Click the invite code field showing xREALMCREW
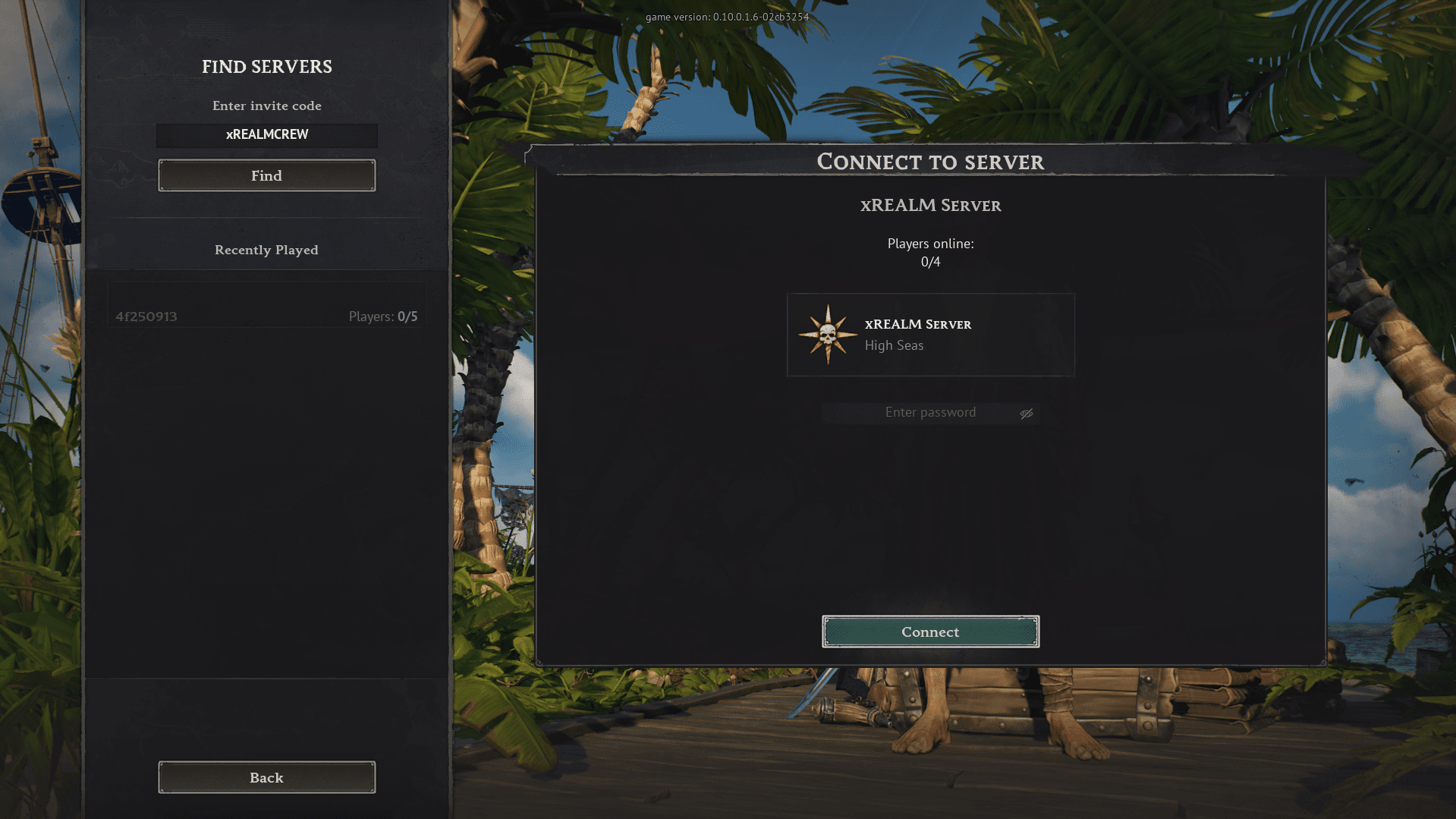Viewport: 1456px width, 819px height. (266, 135)
